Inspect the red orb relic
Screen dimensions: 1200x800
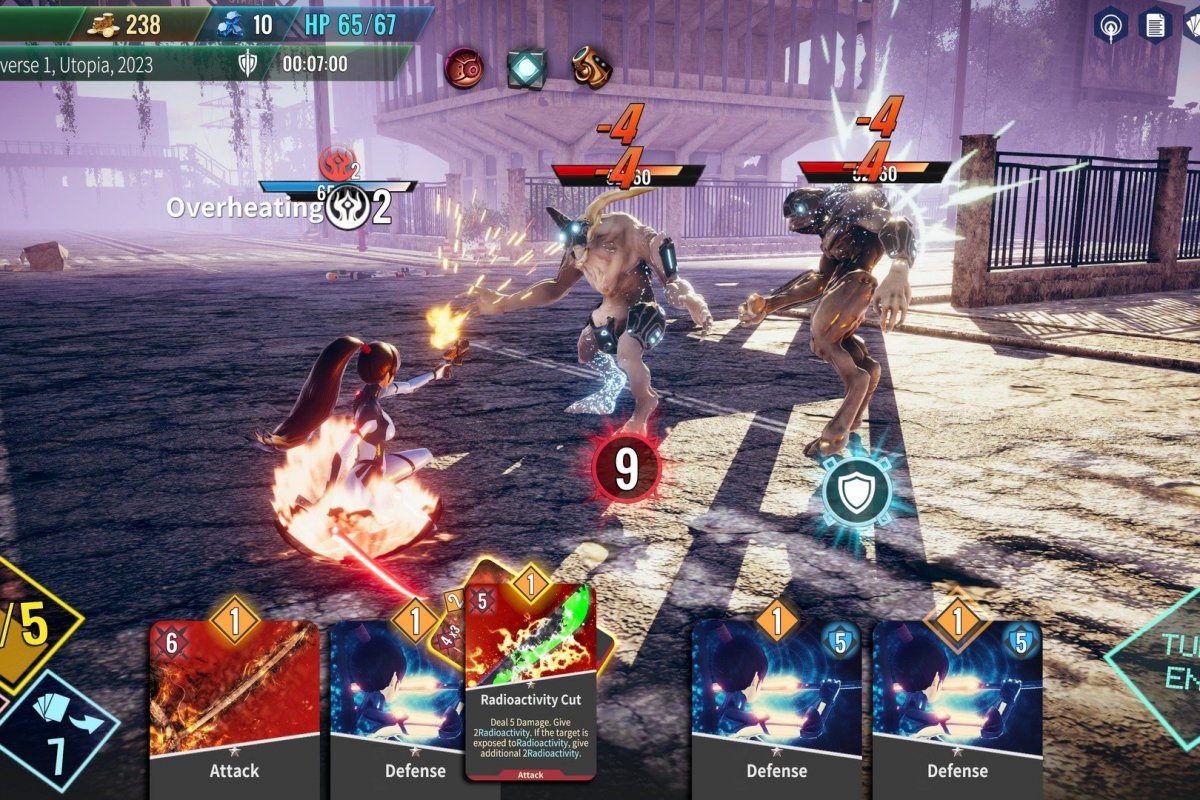(464, 68)
